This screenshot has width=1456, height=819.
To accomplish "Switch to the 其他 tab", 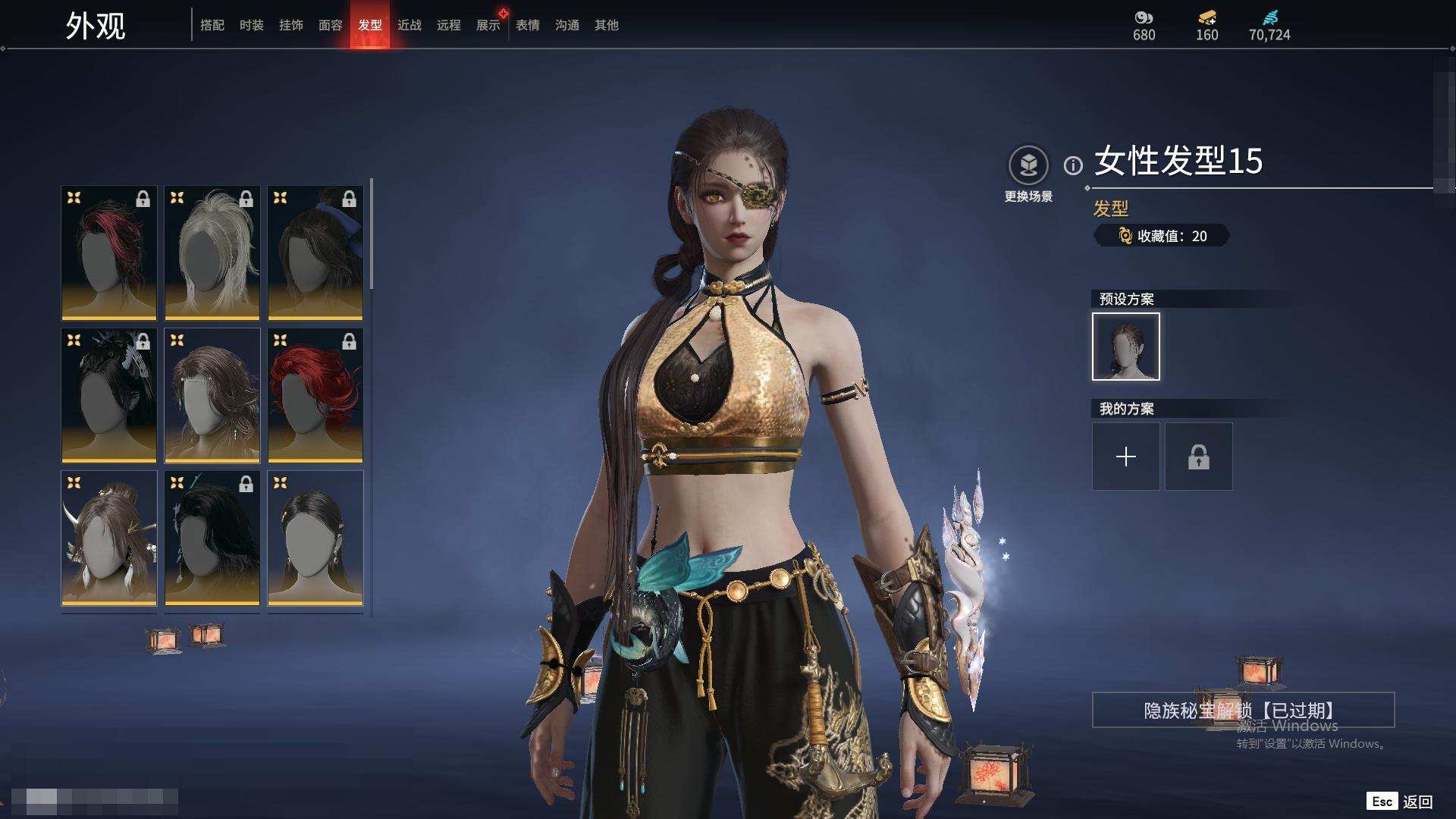I will point(607,25).
